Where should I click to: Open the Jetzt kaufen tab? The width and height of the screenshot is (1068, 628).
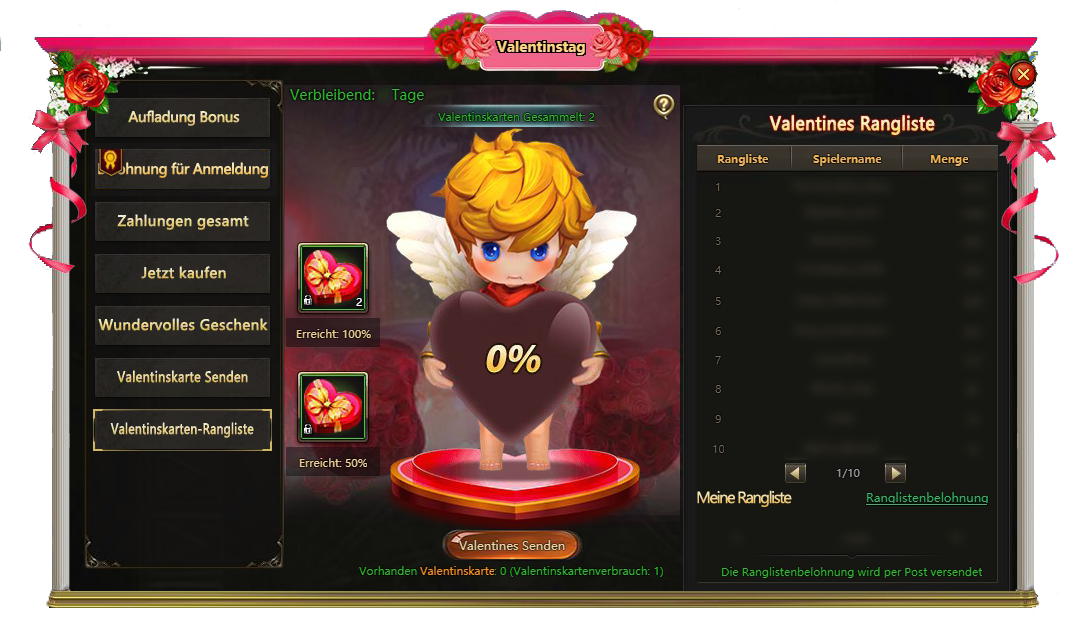pos(183,273)
